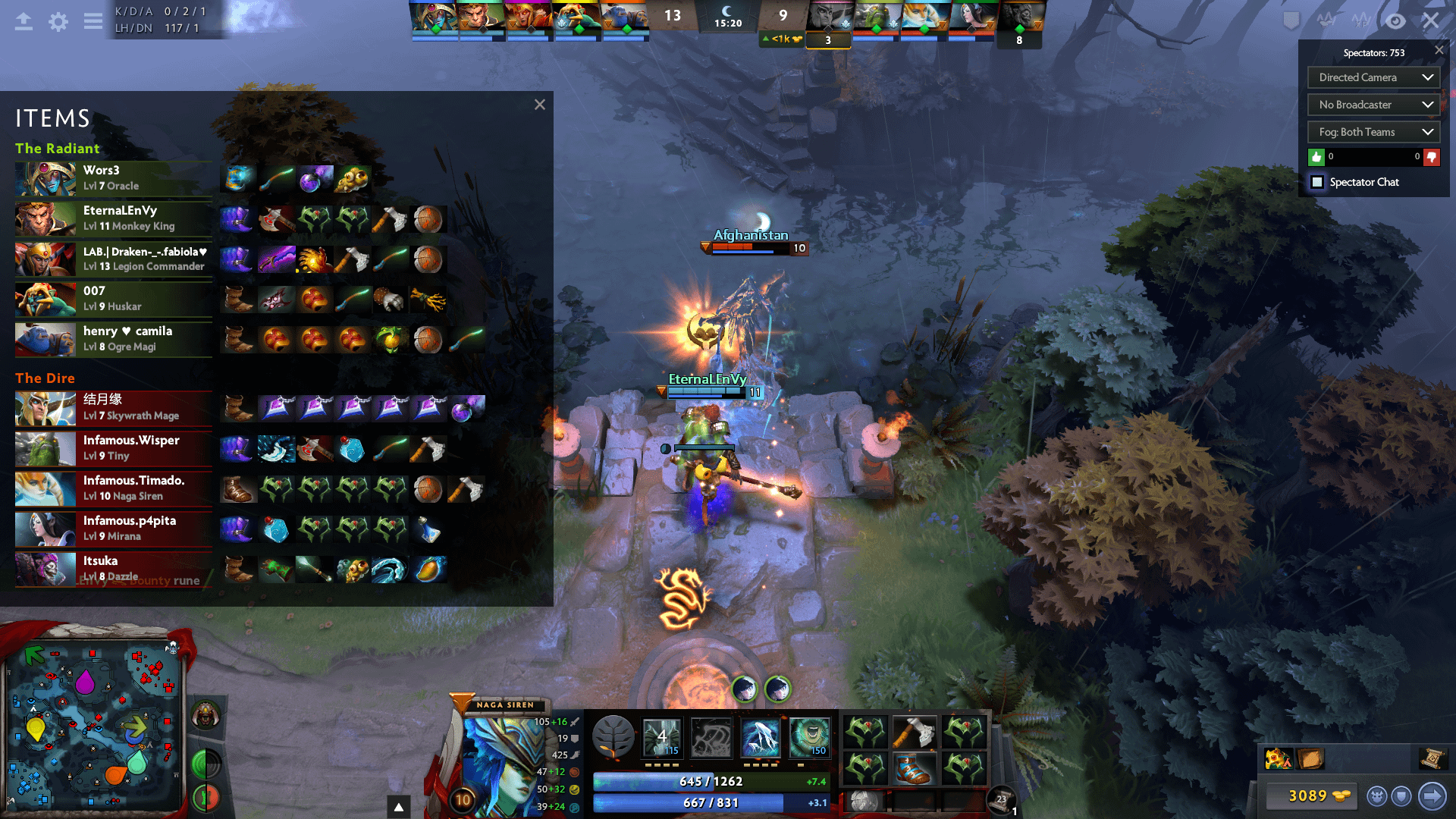Select EternalEnVy's Monkey King row
This screenshot has width=1456, height=819.
click(114, 218)
